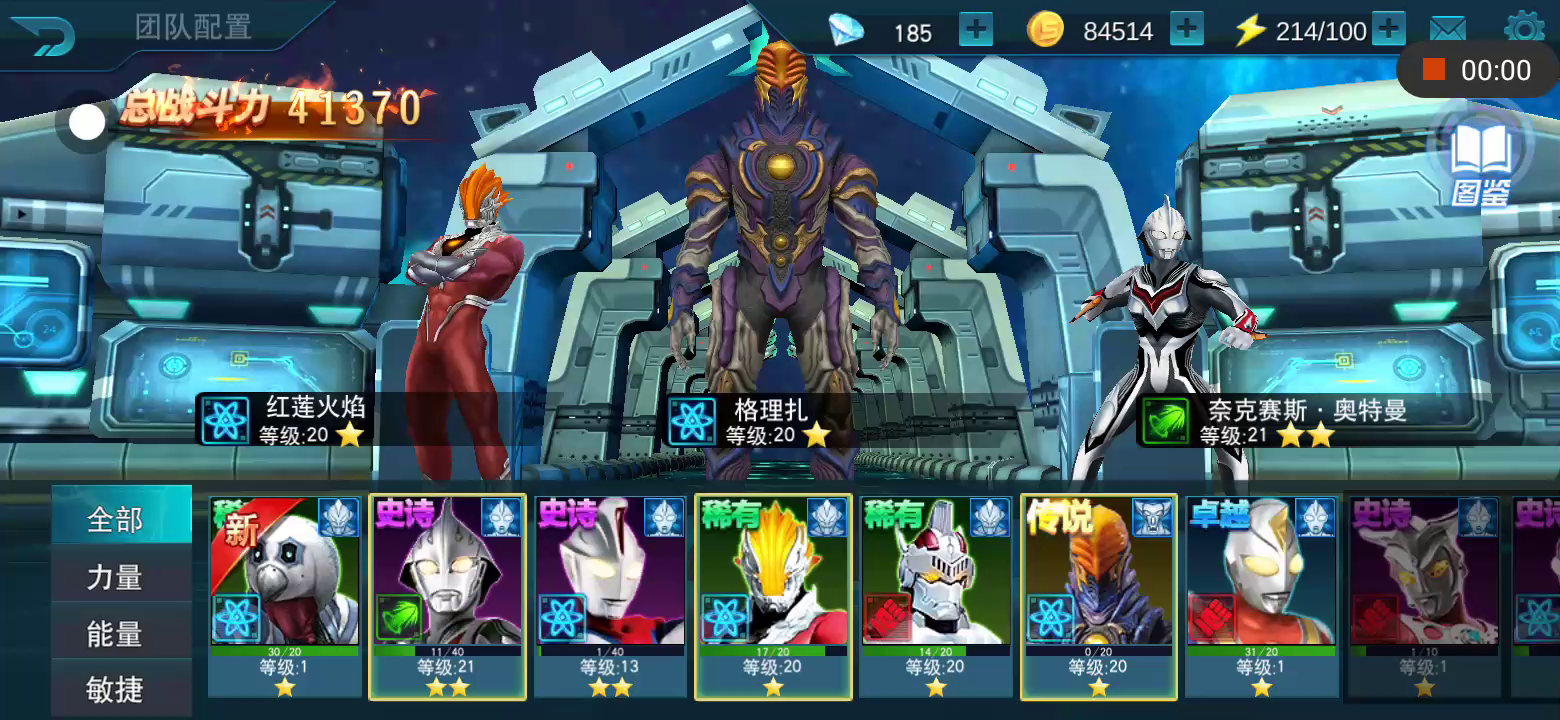
Task: Choose the new panda-masked hero card
Action: pos(285,595)
